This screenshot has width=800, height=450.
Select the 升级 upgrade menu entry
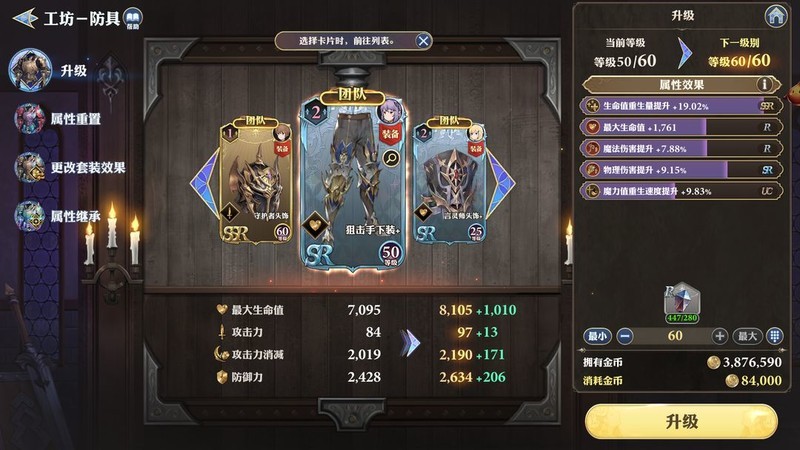pyautogui.click(x=62, y=70)
